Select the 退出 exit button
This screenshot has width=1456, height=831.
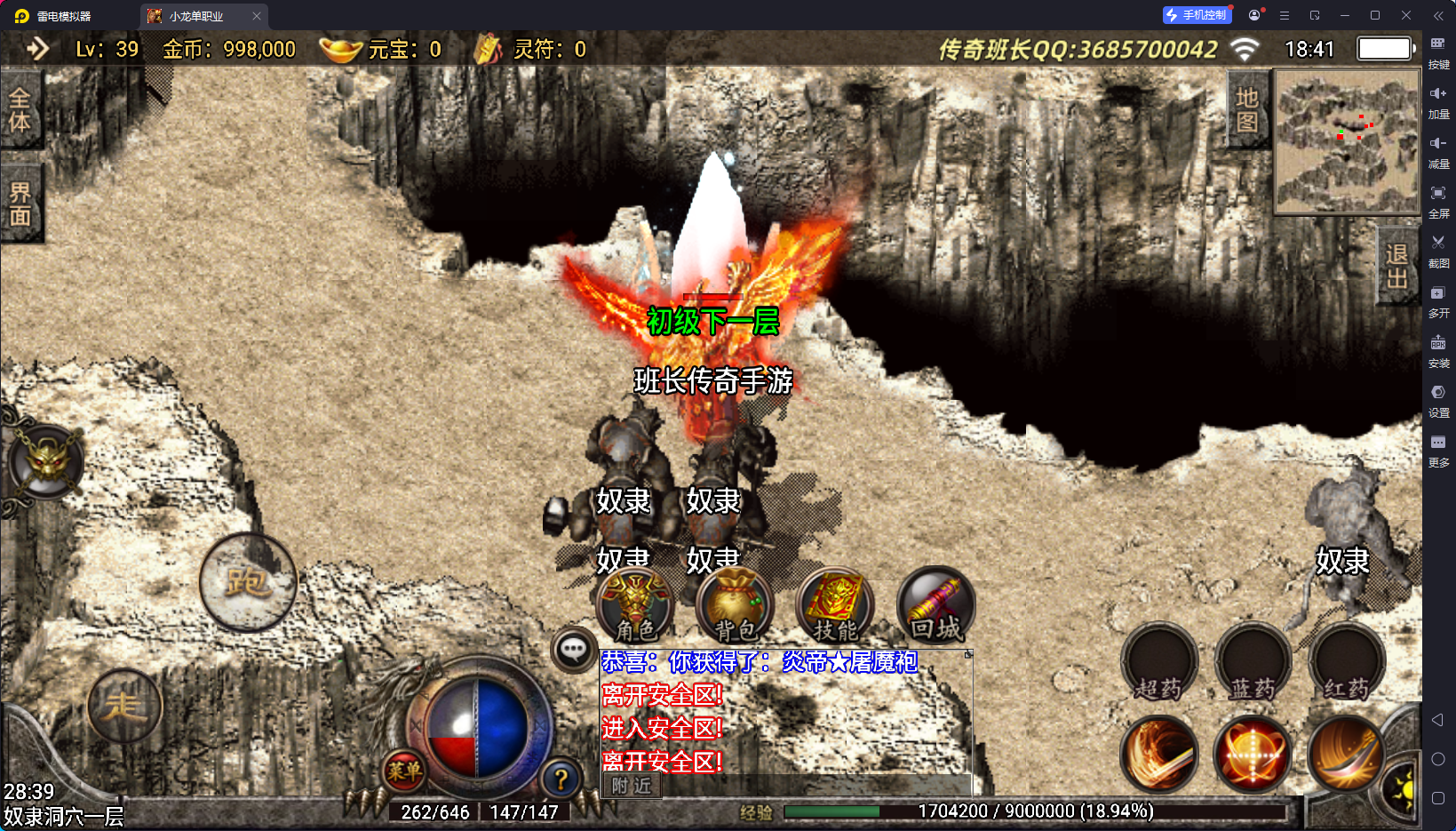(x=1396, y=266)
